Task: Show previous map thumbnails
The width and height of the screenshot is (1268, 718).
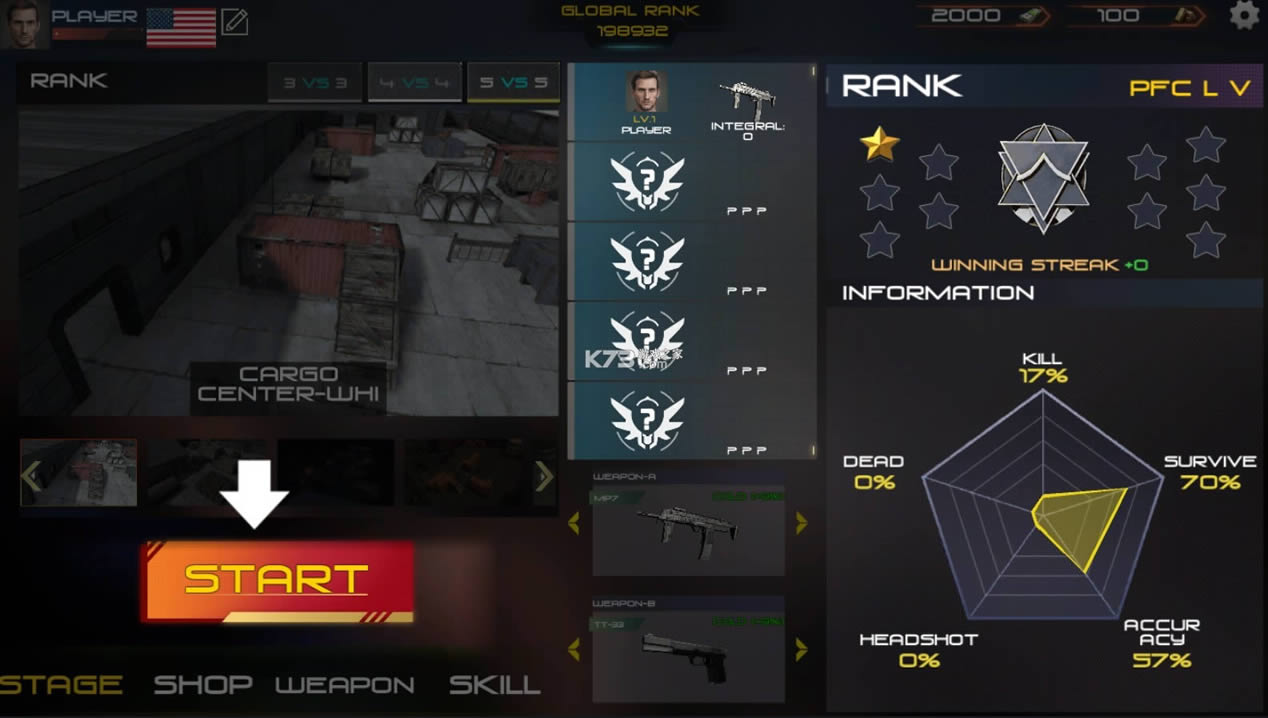Action: tap(32, 476)
